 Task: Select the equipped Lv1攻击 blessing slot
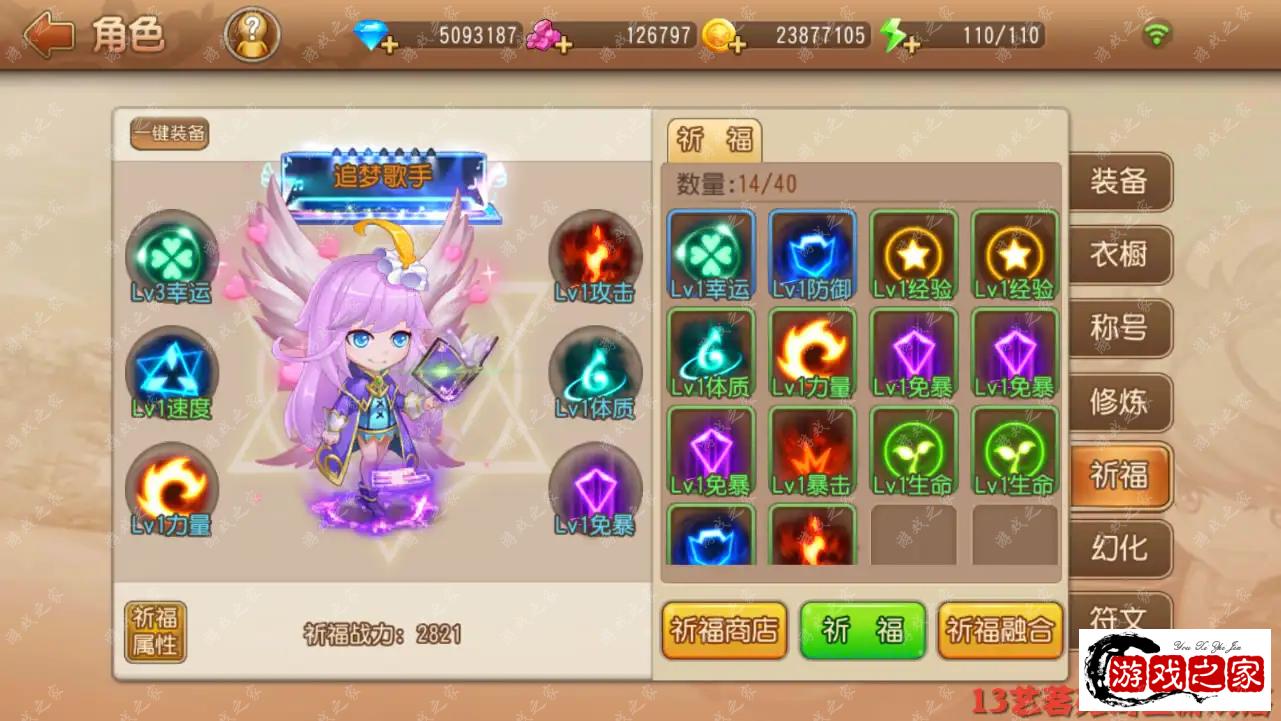click(596, 257)
